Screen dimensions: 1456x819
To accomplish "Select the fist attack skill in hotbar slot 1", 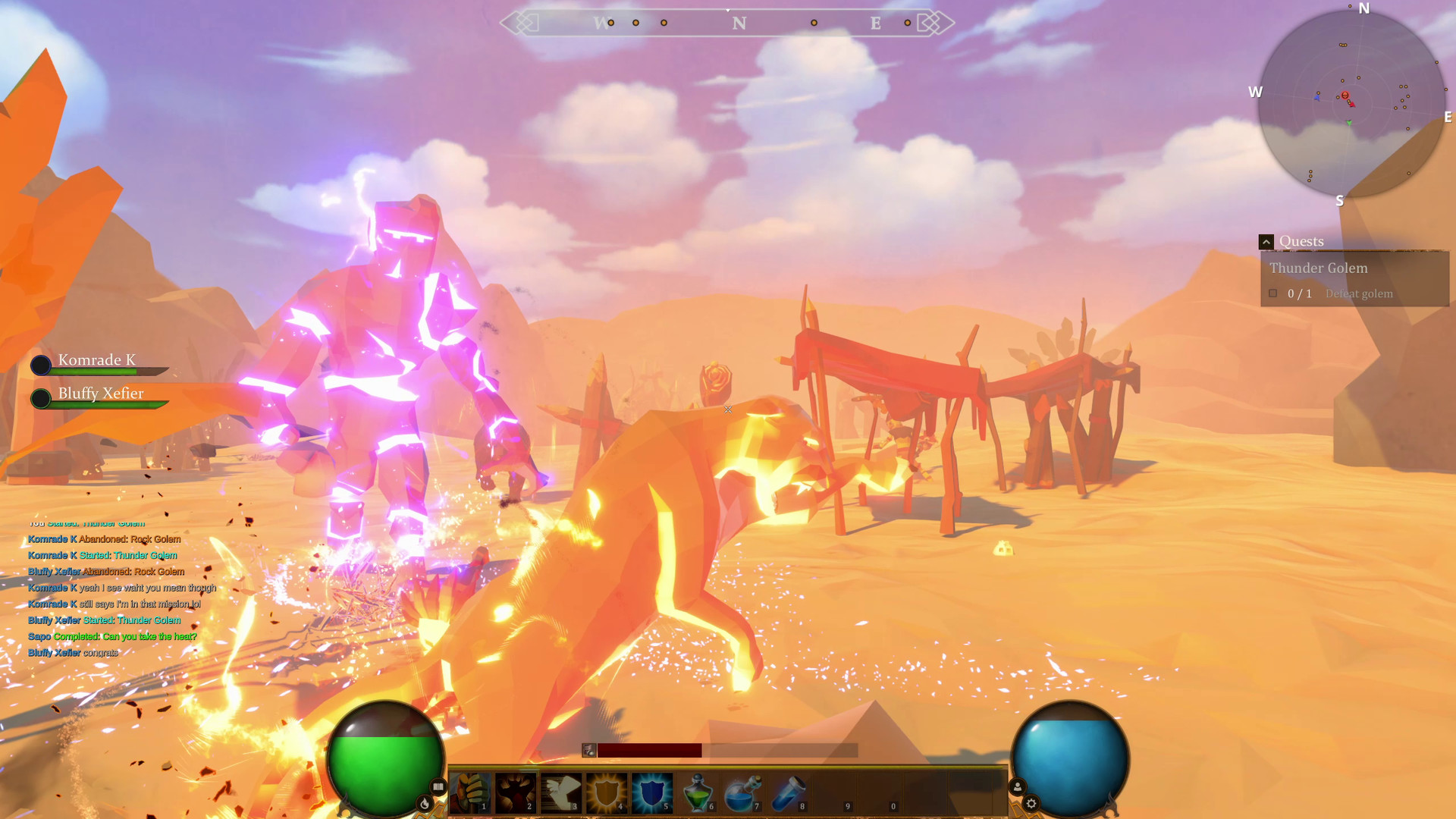I will [470, 791].
